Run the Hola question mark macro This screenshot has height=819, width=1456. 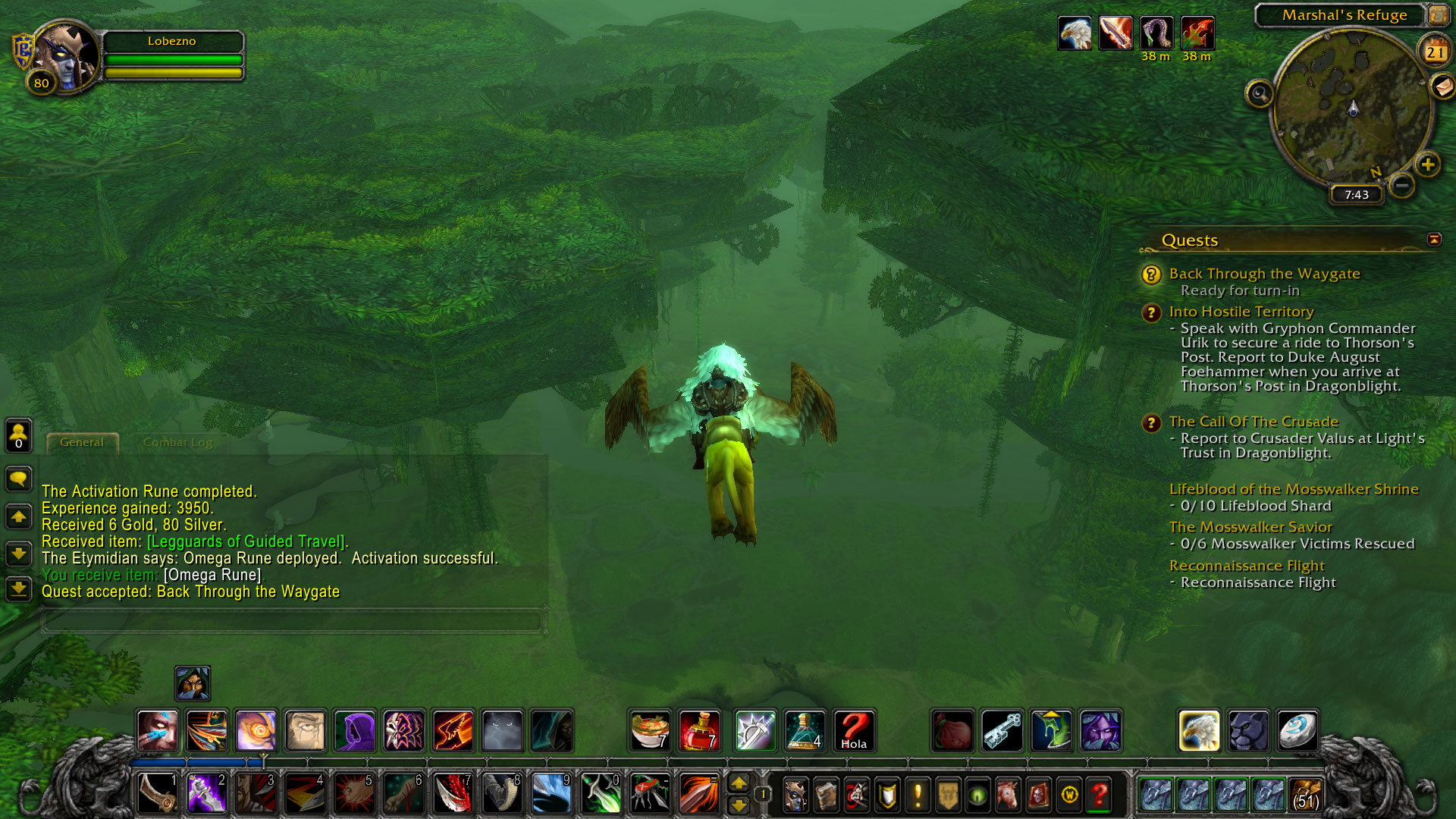[854, 731]
